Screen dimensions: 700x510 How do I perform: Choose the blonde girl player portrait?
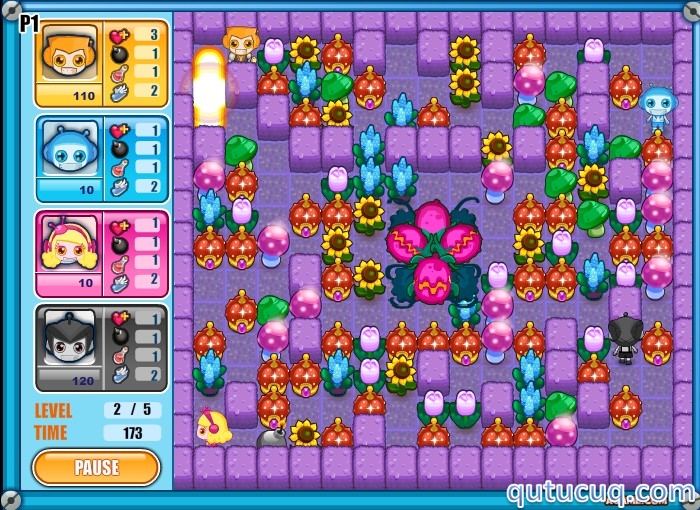point(69,246)
